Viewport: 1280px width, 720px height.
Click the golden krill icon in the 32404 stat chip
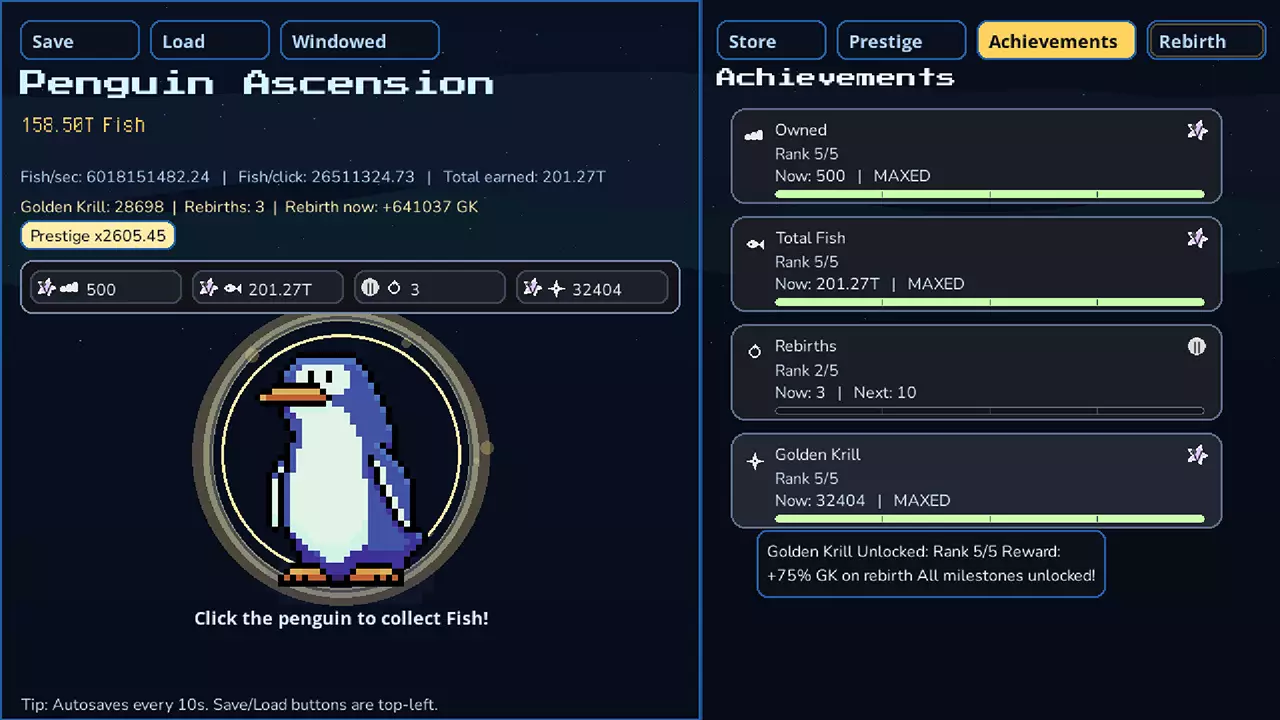coord(557,287)
